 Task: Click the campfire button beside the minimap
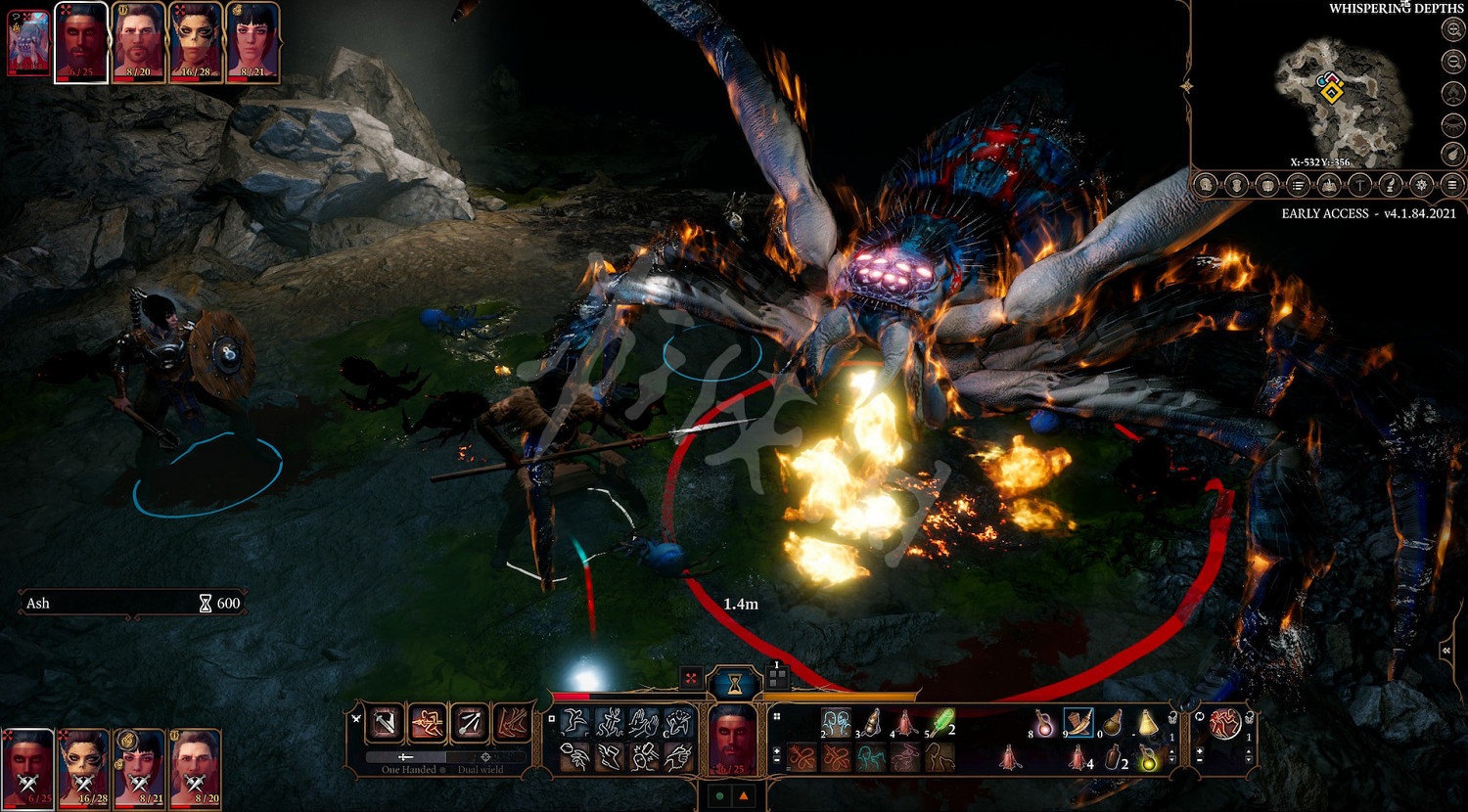pos(1453,94)
